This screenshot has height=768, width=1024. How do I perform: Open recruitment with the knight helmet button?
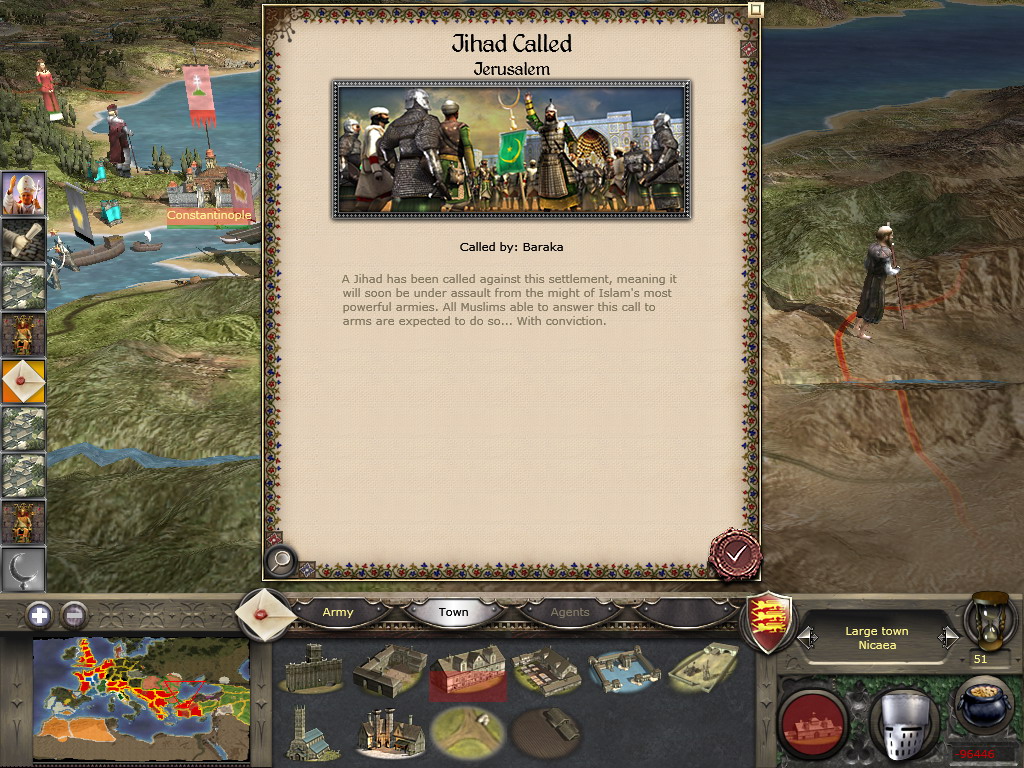pos(902,723)
